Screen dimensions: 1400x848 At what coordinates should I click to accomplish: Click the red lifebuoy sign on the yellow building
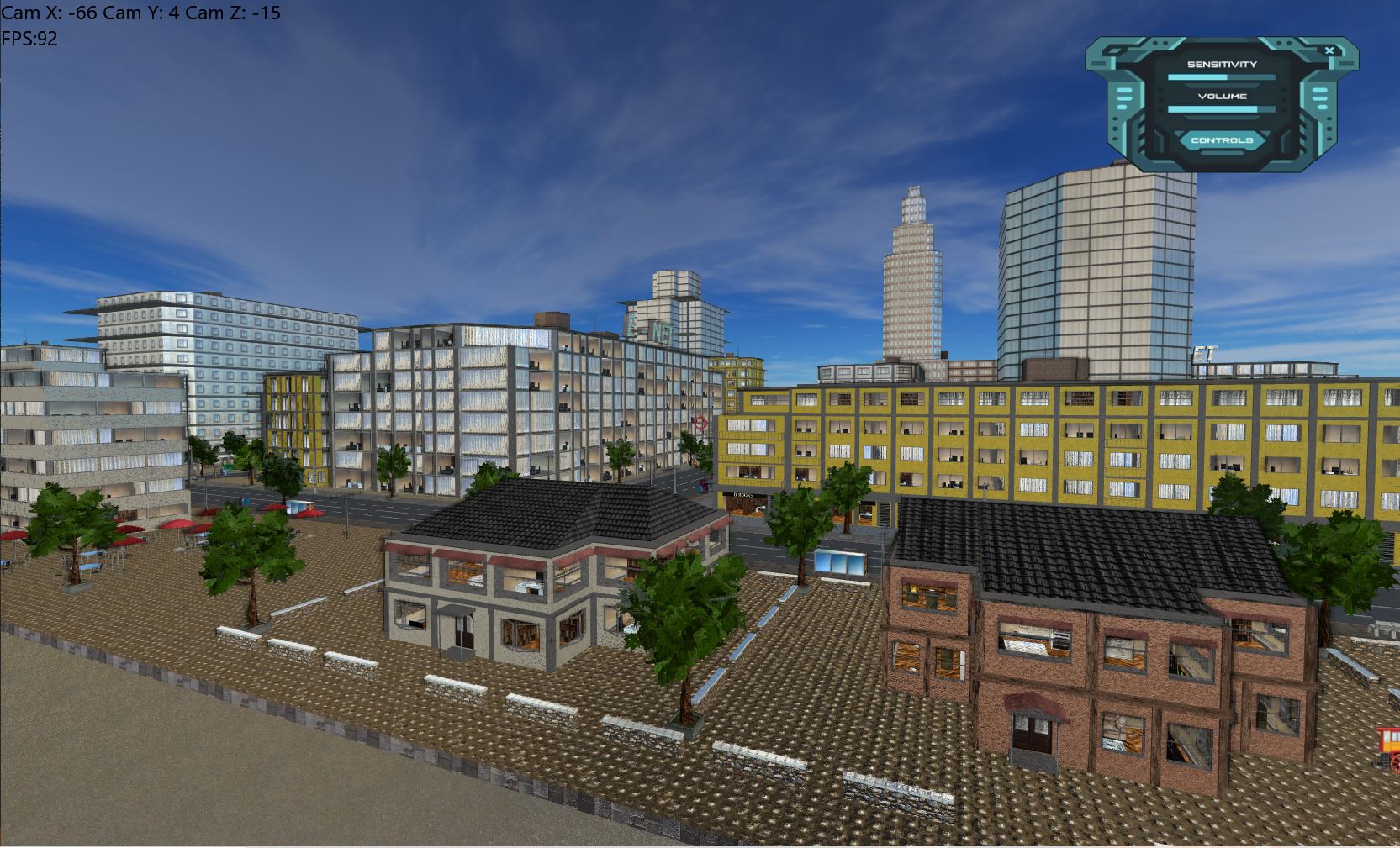click(x=700, y=423)
